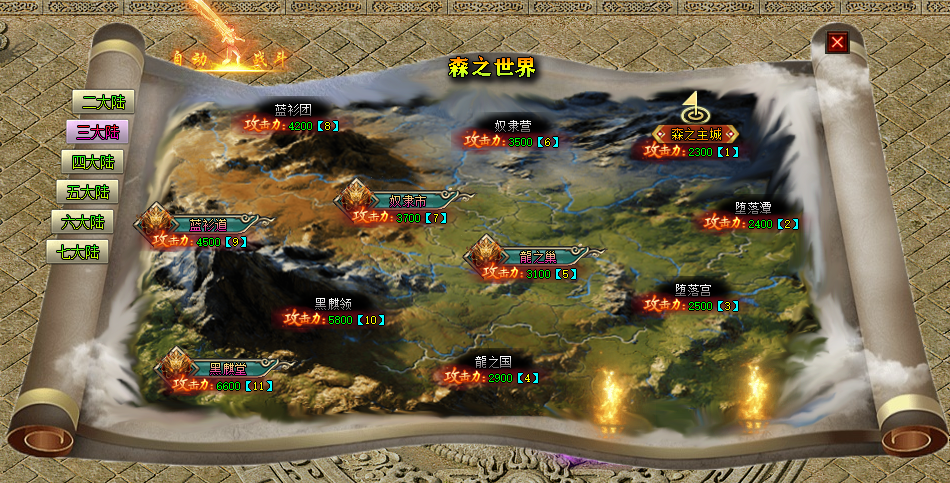
Task: Choose the 堕落宫 map location
Action: click(692, 289)
